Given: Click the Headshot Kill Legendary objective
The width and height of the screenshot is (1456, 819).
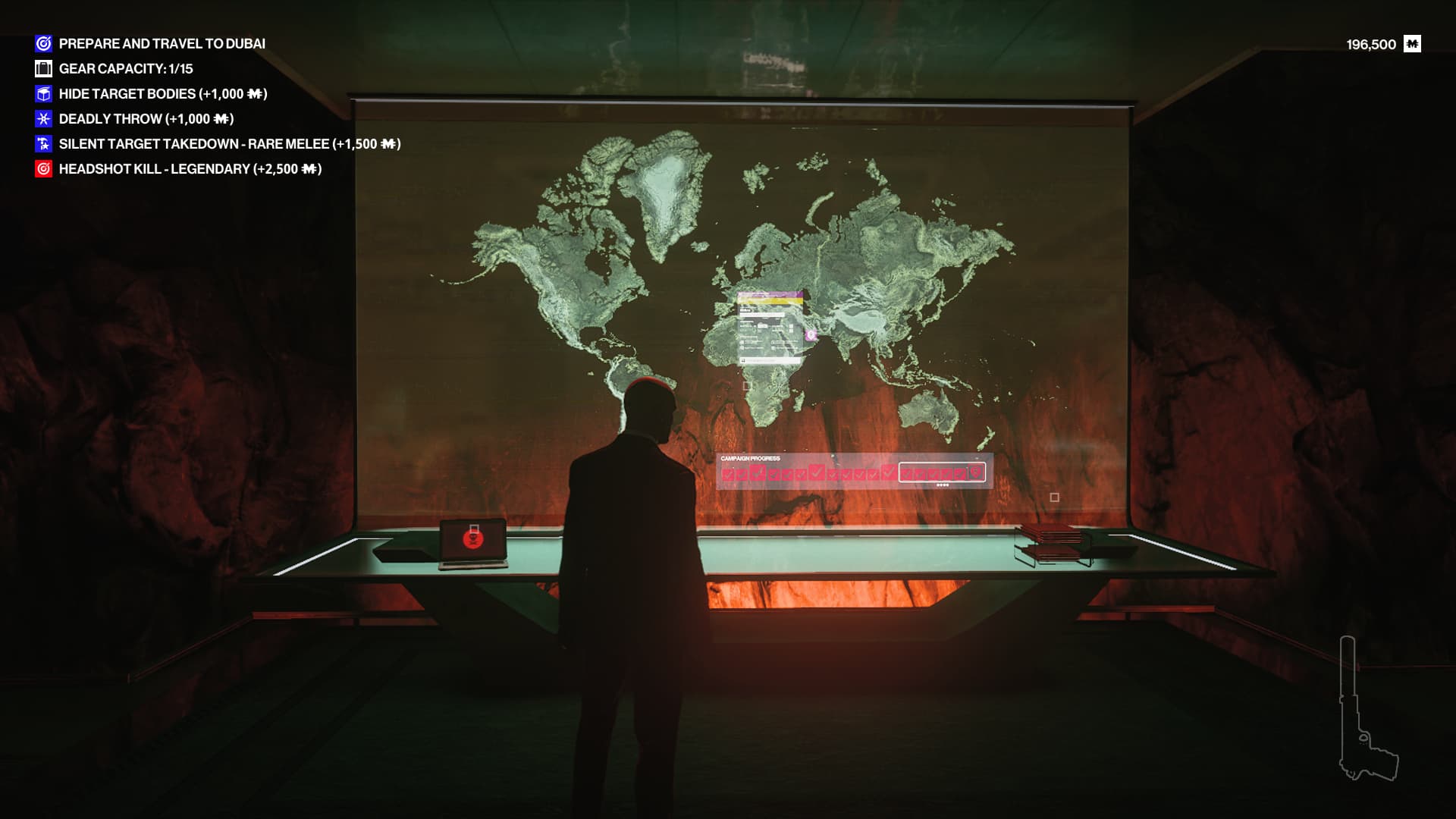Looking at the screenshot, I should click(x=190, y=169).
